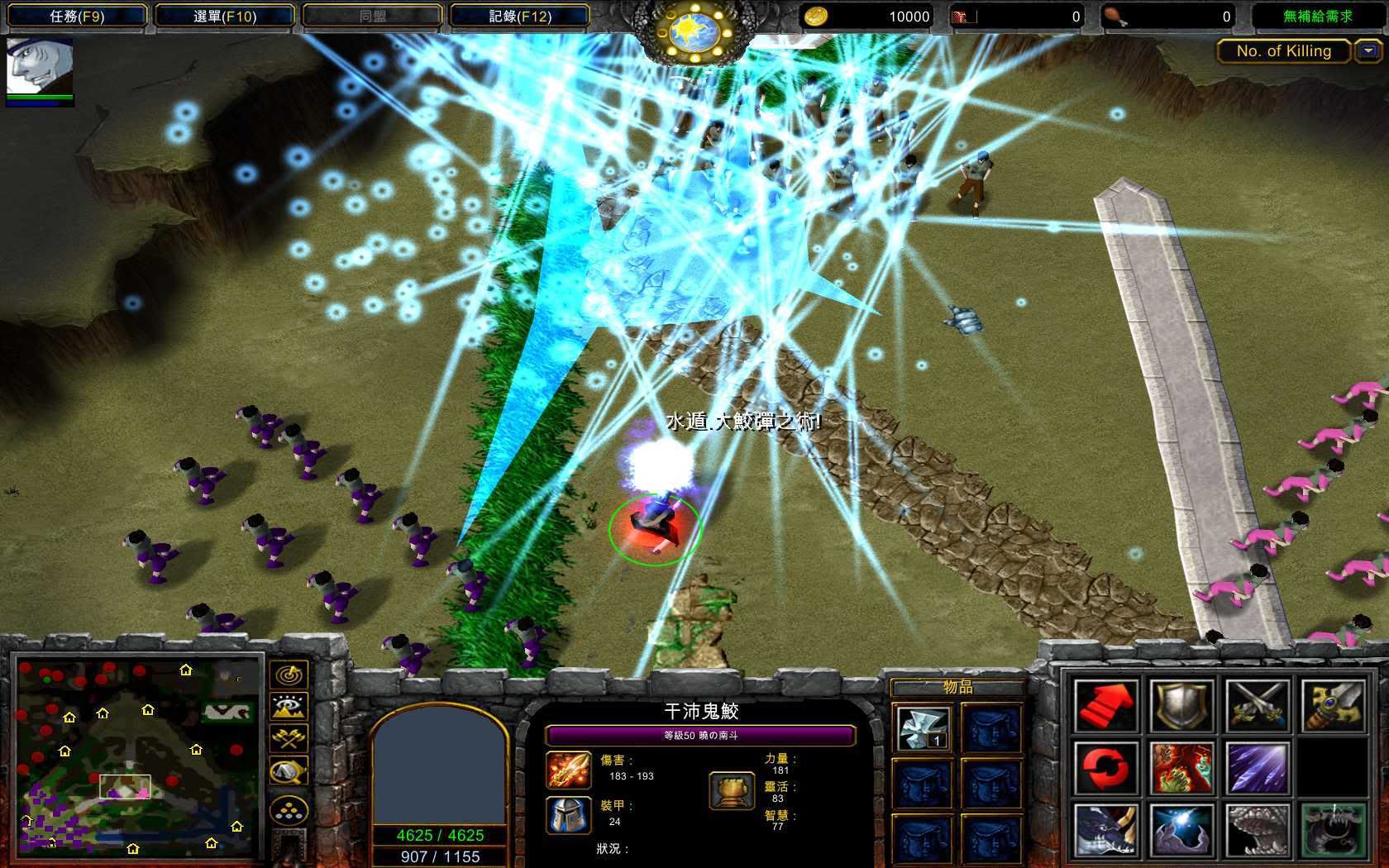Viewport: 1389px width, 868px height.
Task: Choose the shield Hold Position command
Action: (x=1183, y=705)
